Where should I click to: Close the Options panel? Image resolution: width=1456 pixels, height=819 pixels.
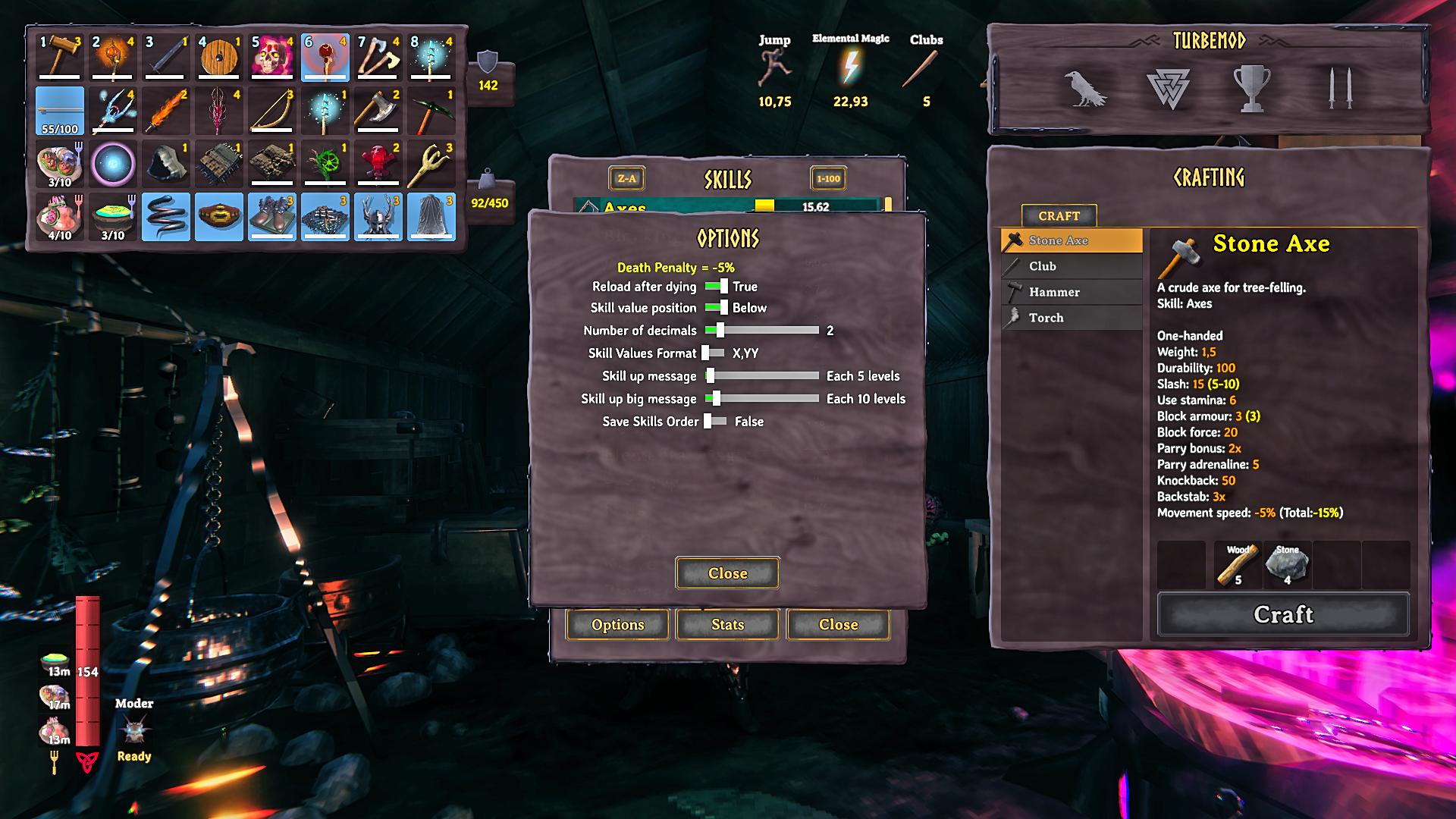(727, 573)
